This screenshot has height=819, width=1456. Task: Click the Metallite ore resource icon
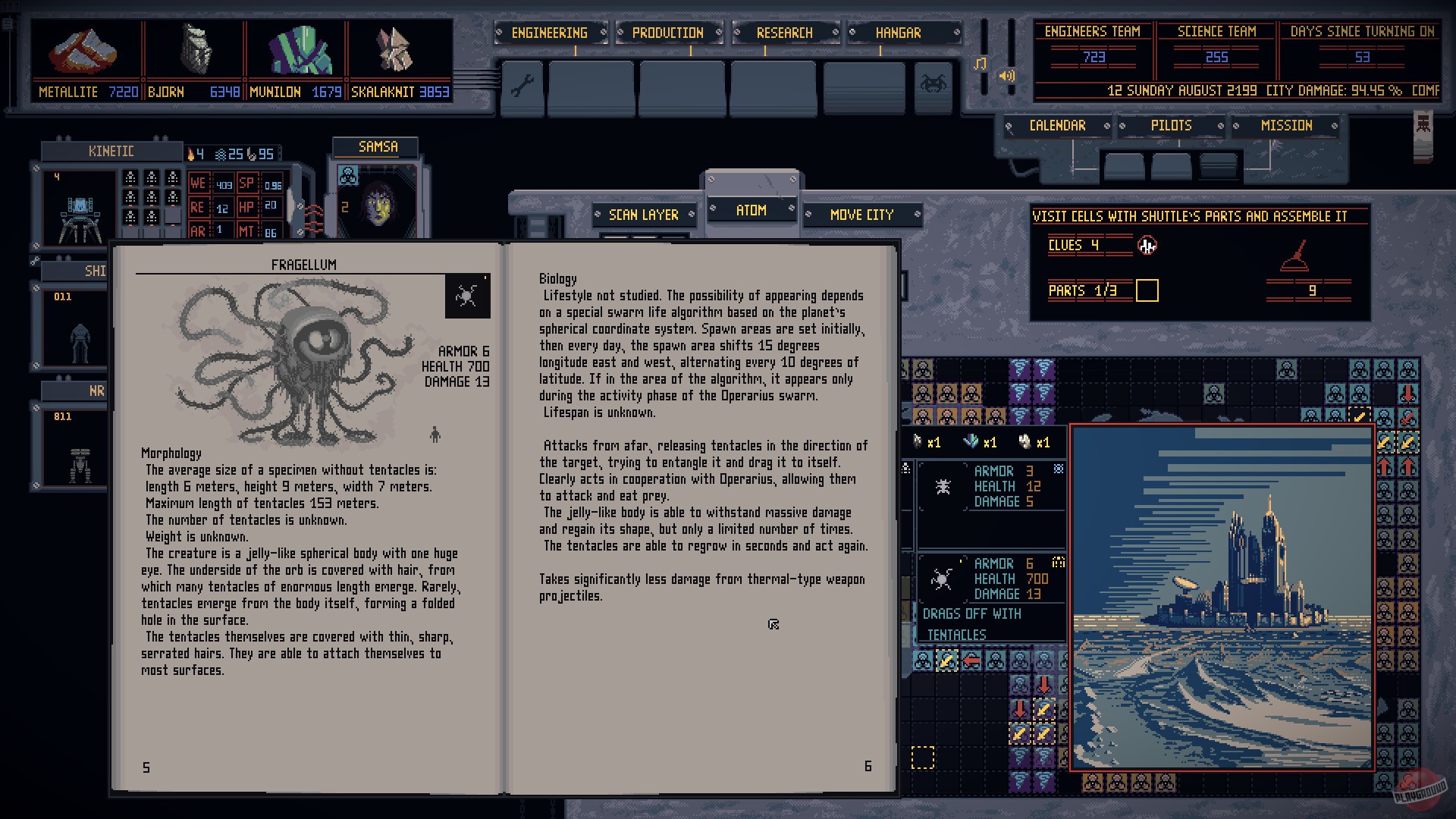point(83,49)
